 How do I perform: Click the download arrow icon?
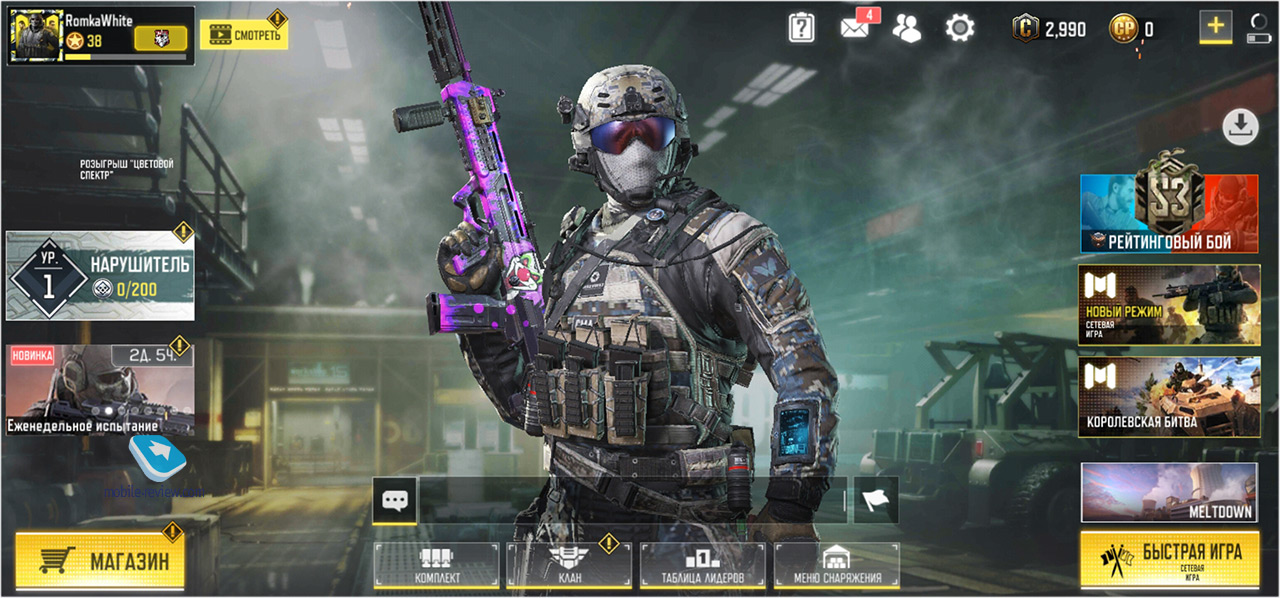1240,126
